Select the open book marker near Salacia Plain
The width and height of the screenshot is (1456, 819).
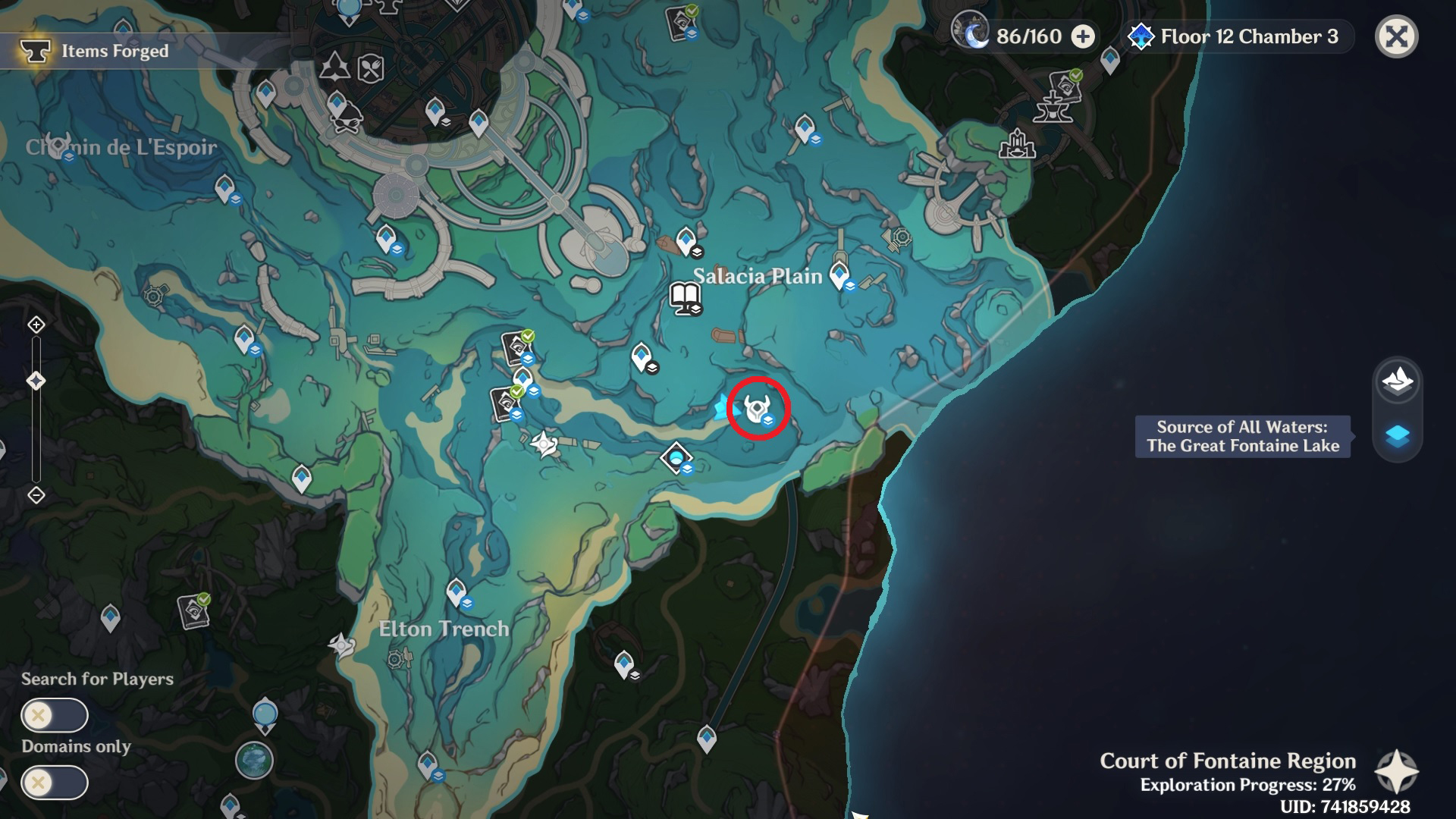point(685,297)
